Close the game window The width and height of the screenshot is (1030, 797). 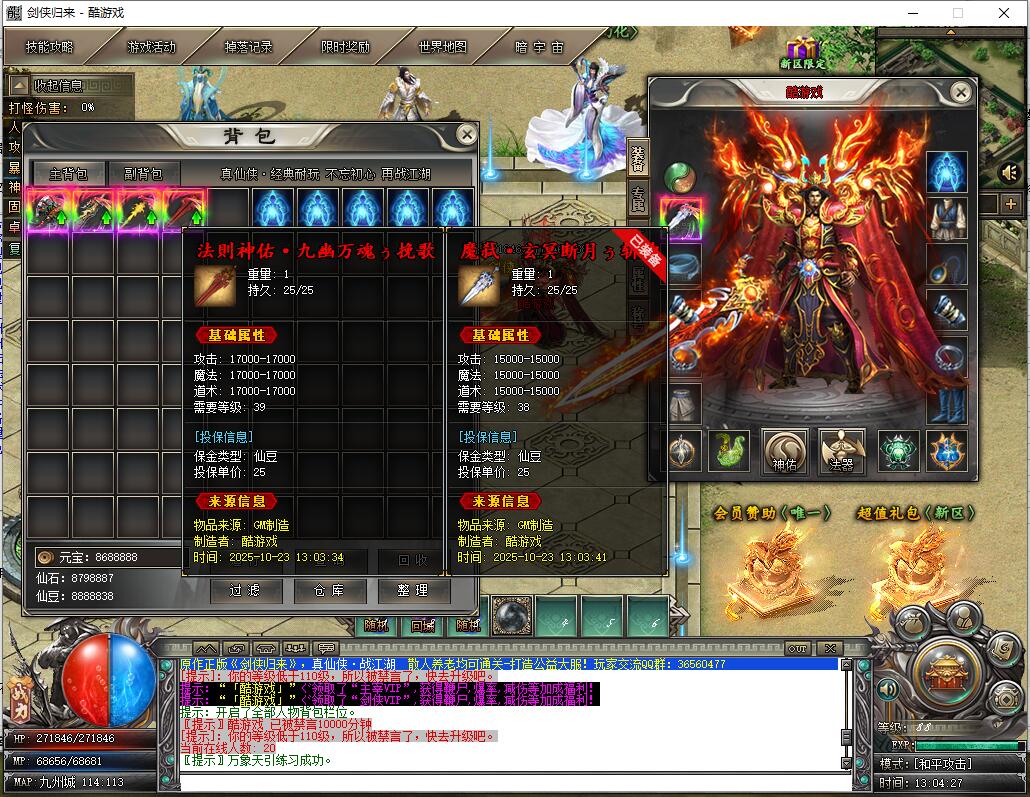[1004, 14]
